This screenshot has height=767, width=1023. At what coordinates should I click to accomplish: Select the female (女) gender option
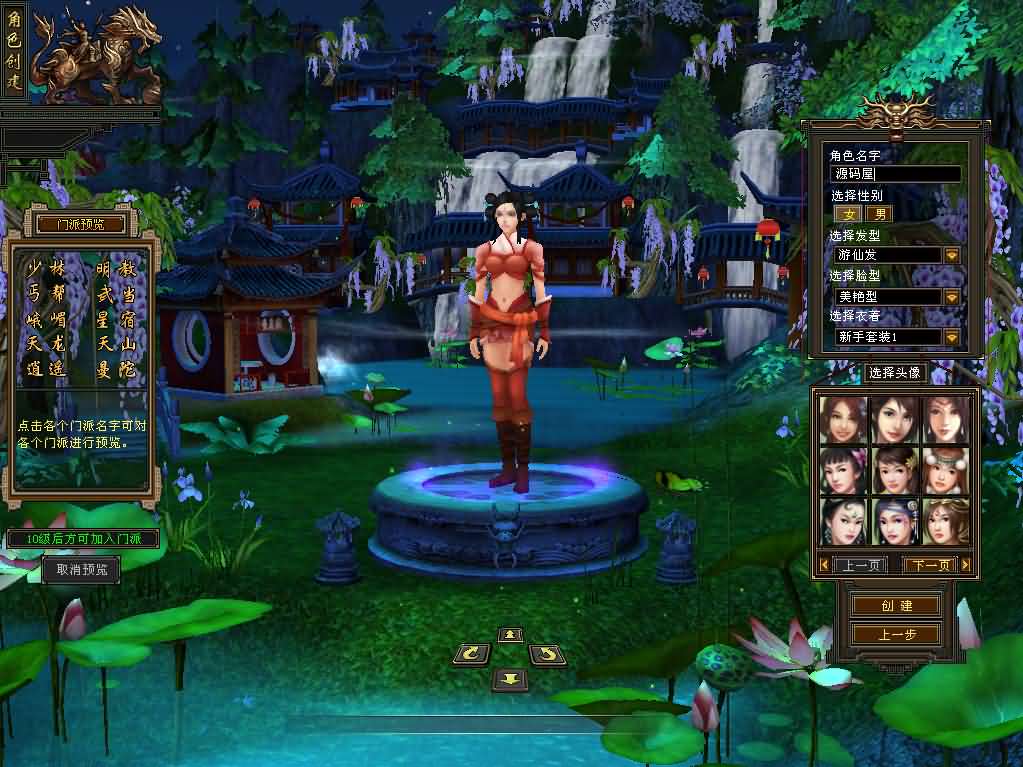click(849, 214)
